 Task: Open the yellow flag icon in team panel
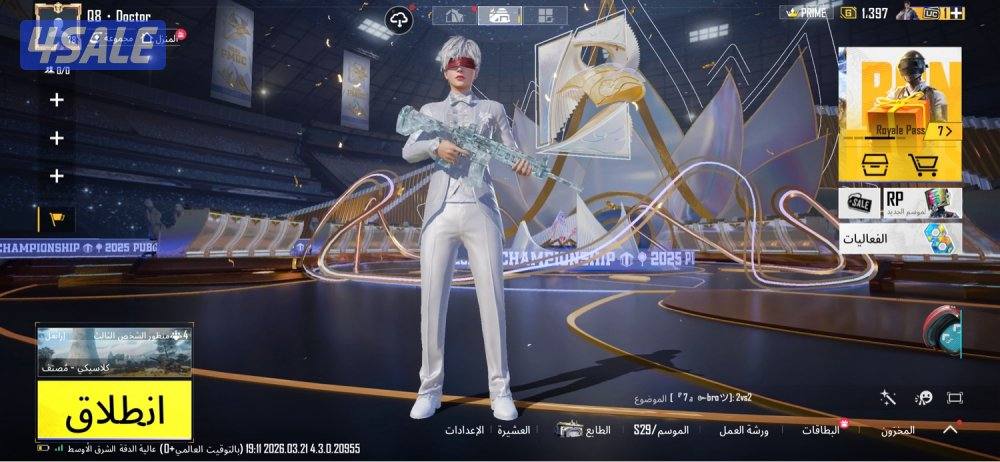click(x=56, y=218)
